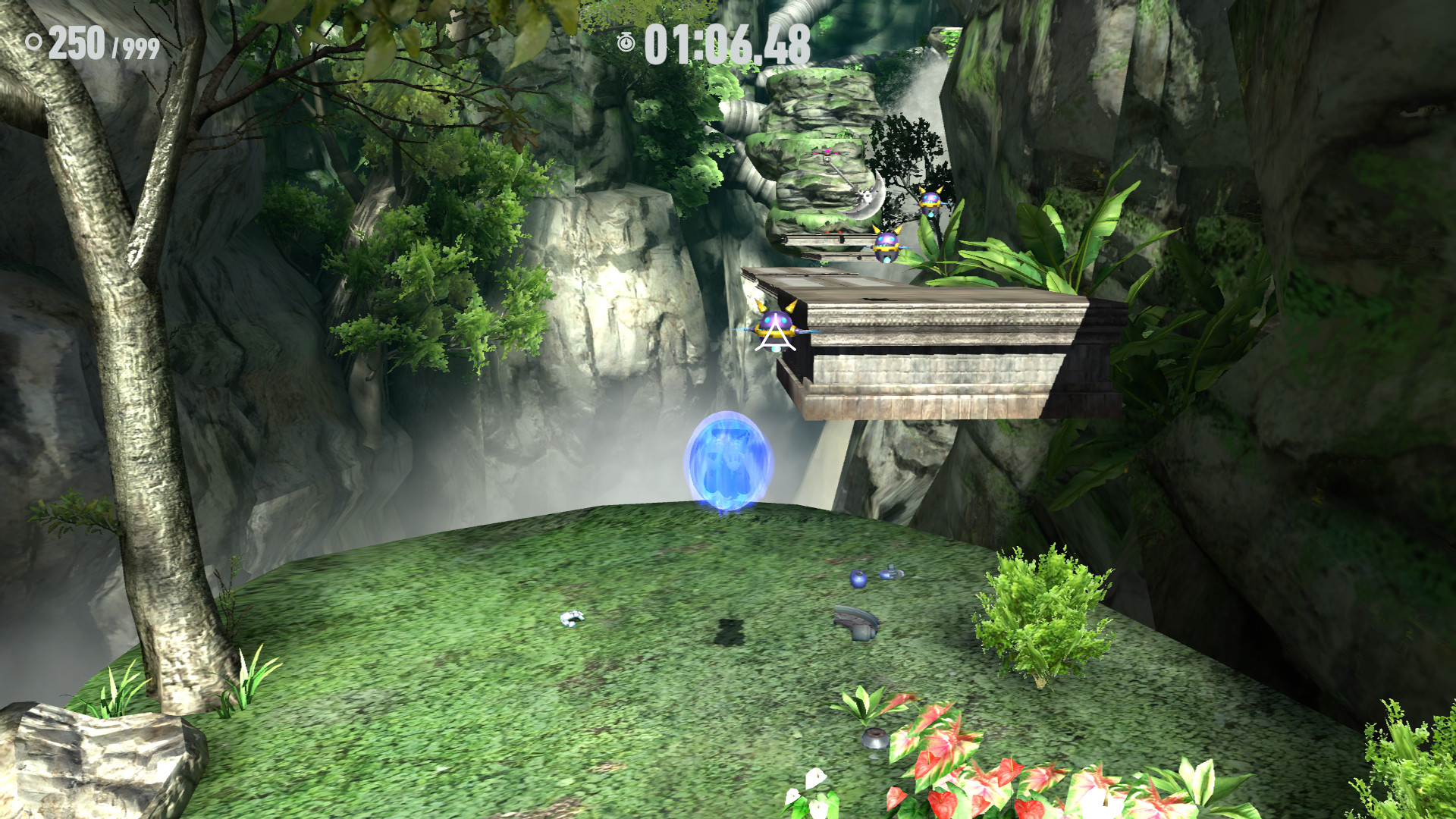This screenshot has width=1456, height=819.
Task: Click the ring counter icon showing 250
Action: 32,42
